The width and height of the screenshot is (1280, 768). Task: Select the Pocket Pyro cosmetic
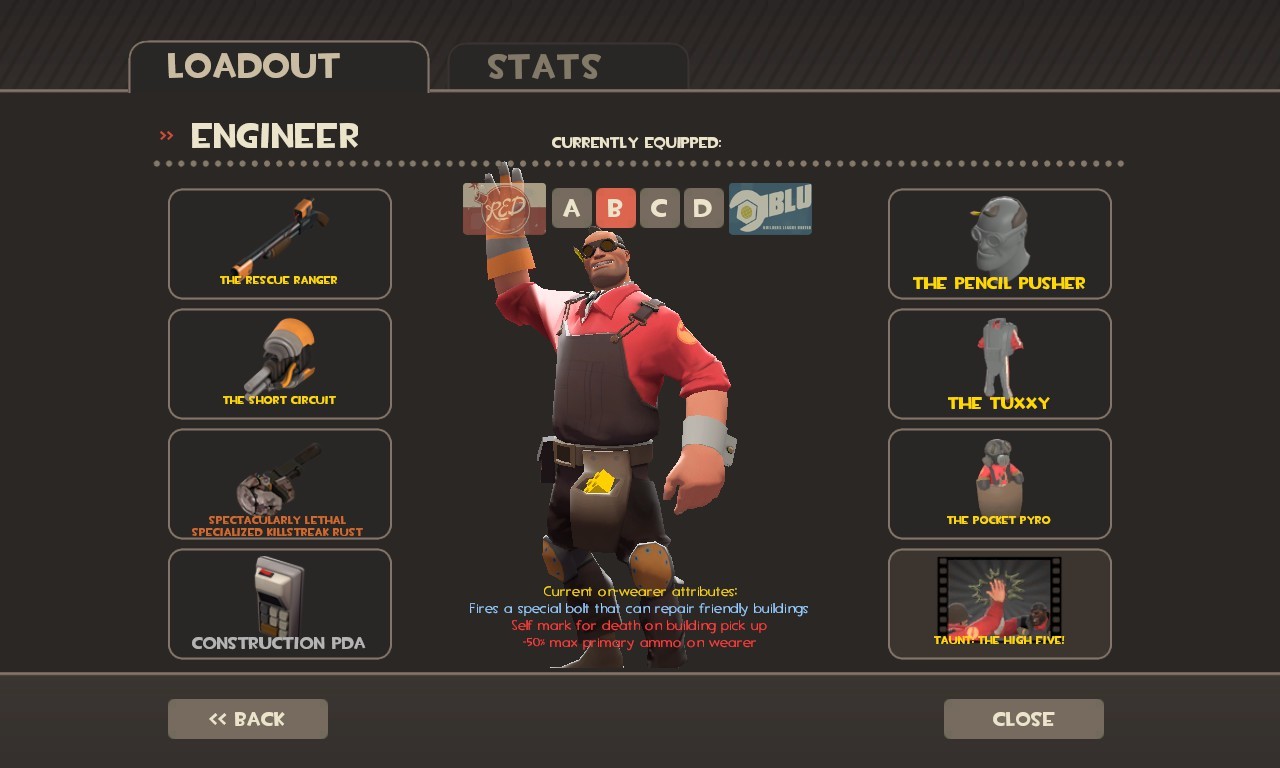[999, 483]
